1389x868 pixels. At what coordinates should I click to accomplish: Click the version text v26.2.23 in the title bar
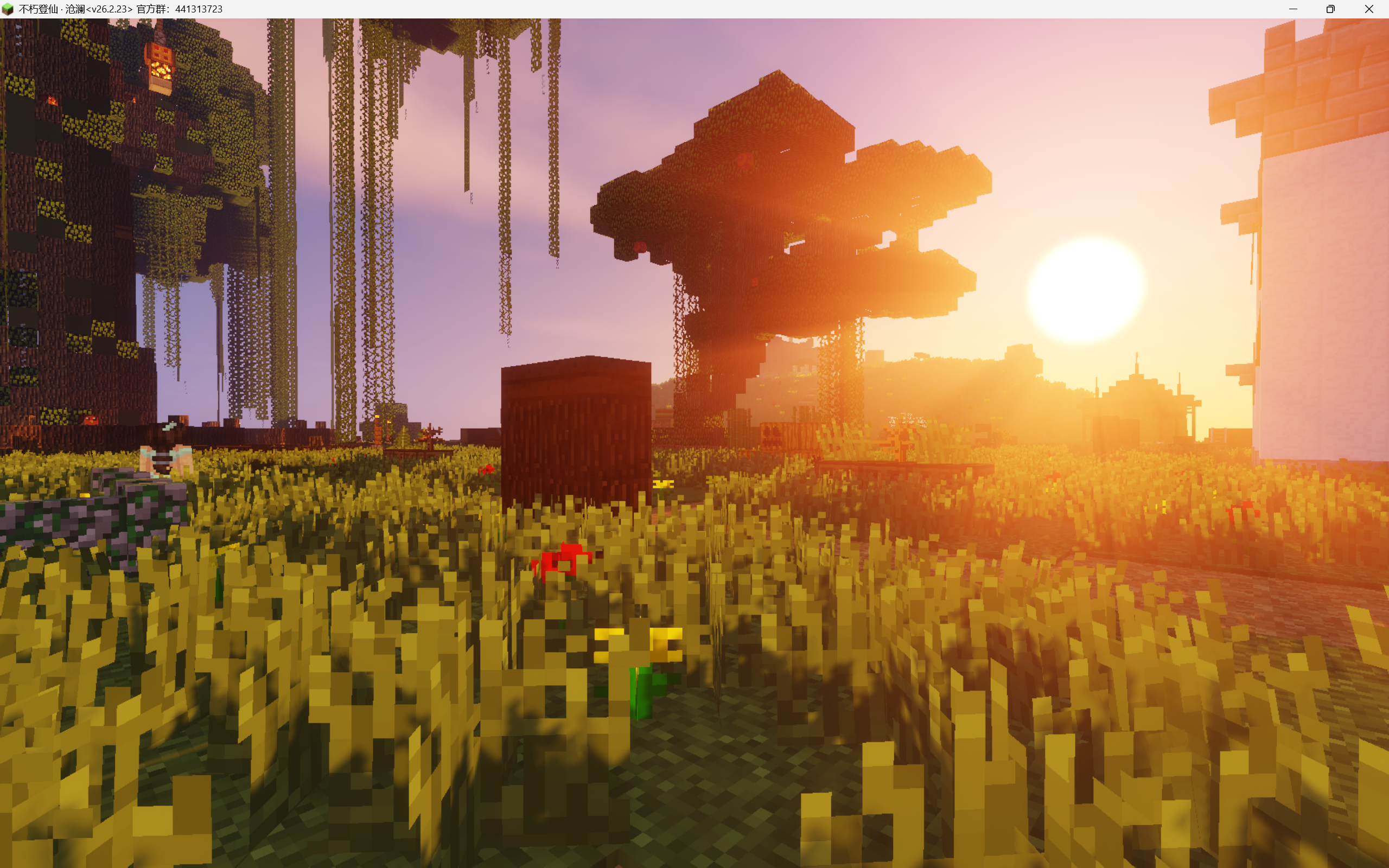pos(110,9)
